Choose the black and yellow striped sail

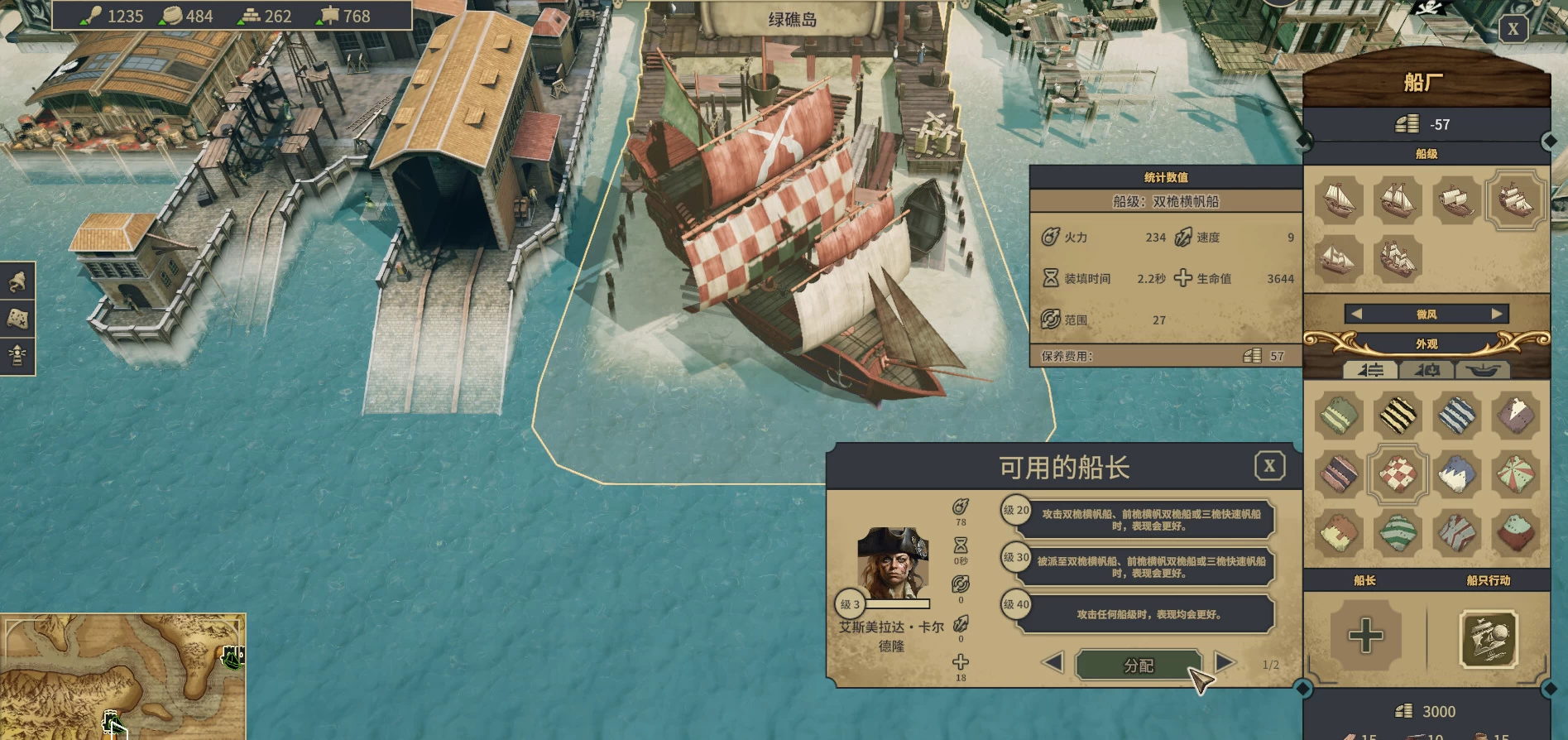tap(1398, 415)
